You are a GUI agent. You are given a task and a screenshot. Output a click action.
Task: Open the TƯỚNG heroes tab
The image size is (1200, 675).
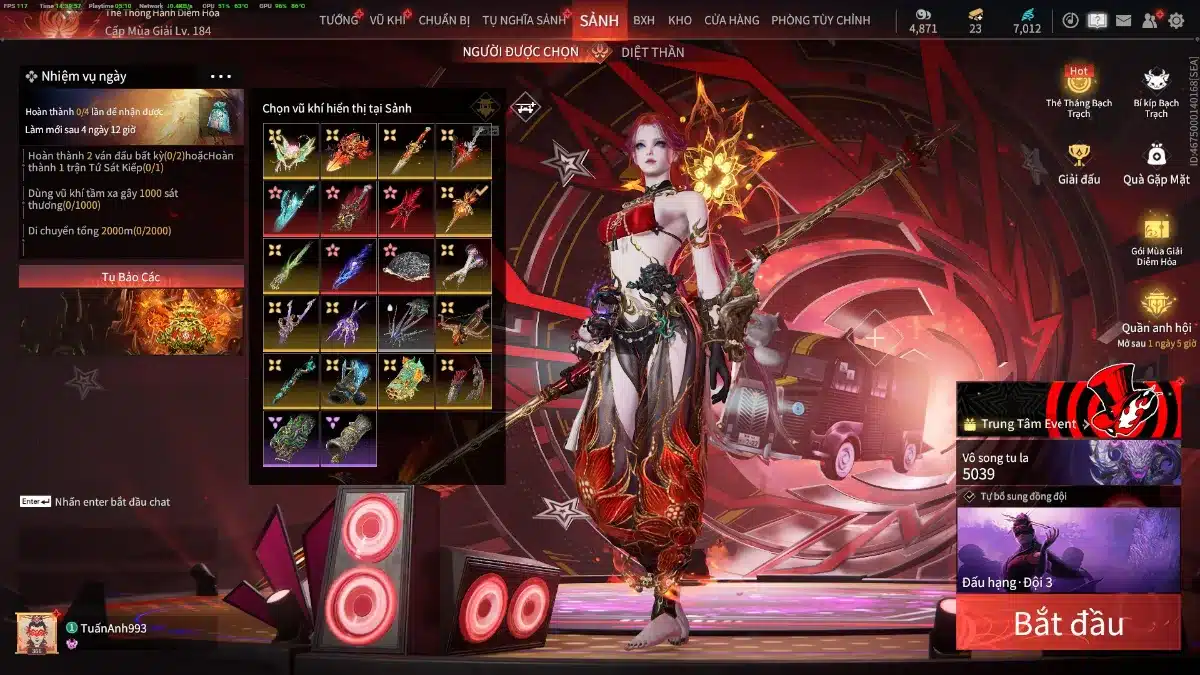[x=338, y=20]
